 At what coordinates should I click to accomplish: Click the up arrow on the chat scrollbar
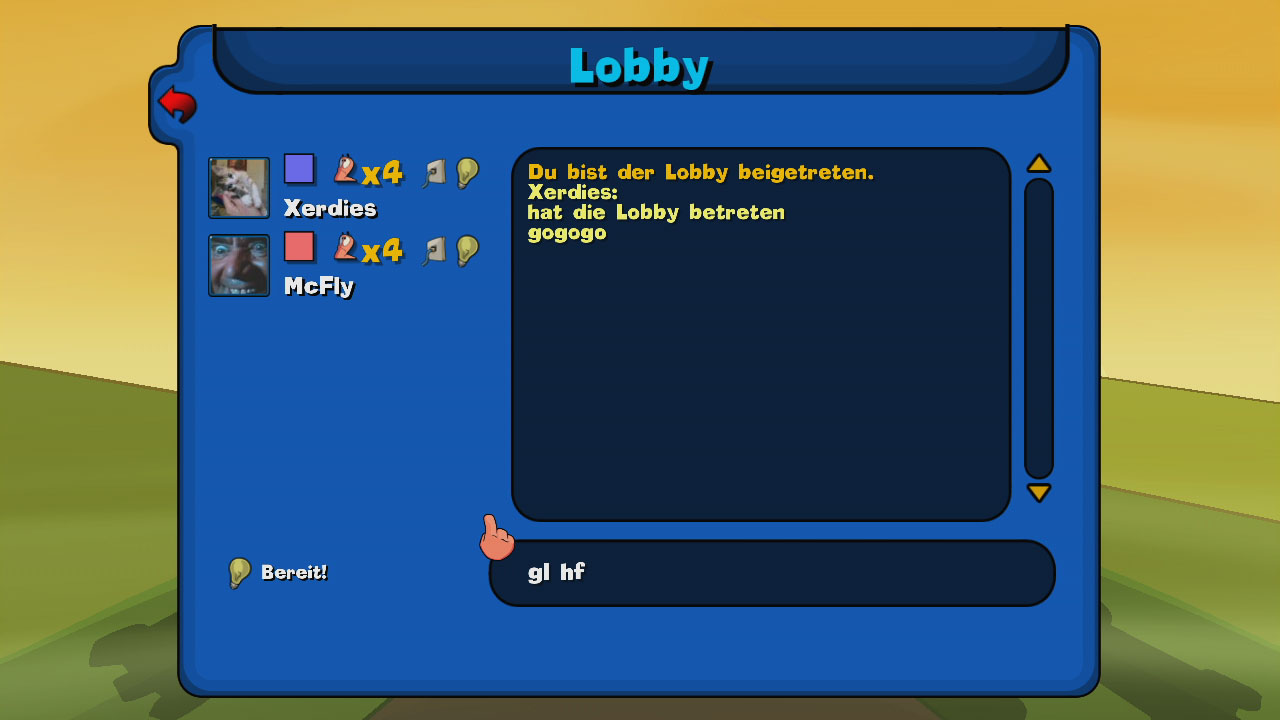click(1039, 162)
